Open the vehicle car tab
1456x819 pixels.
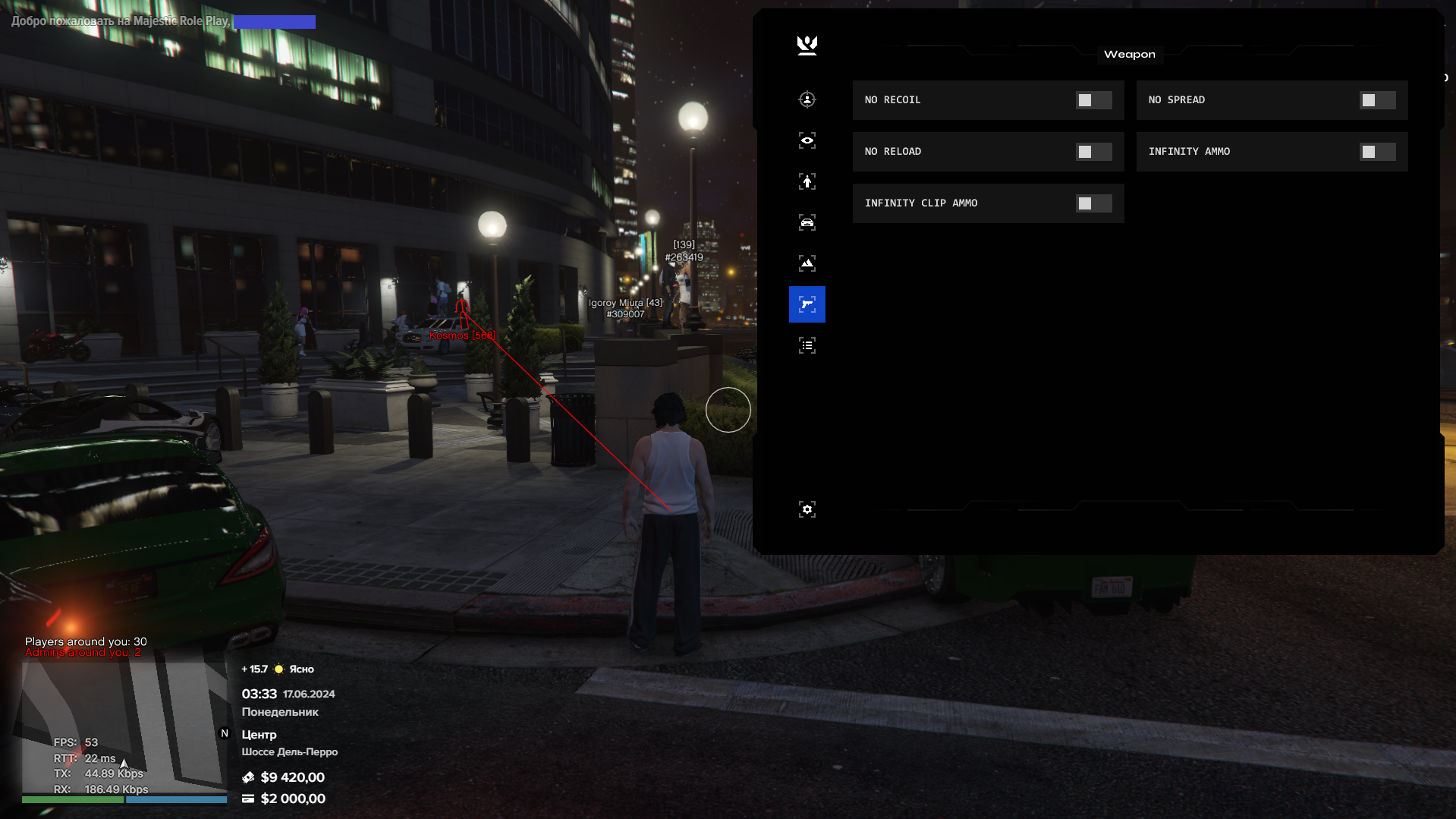(x=807, y=222)
